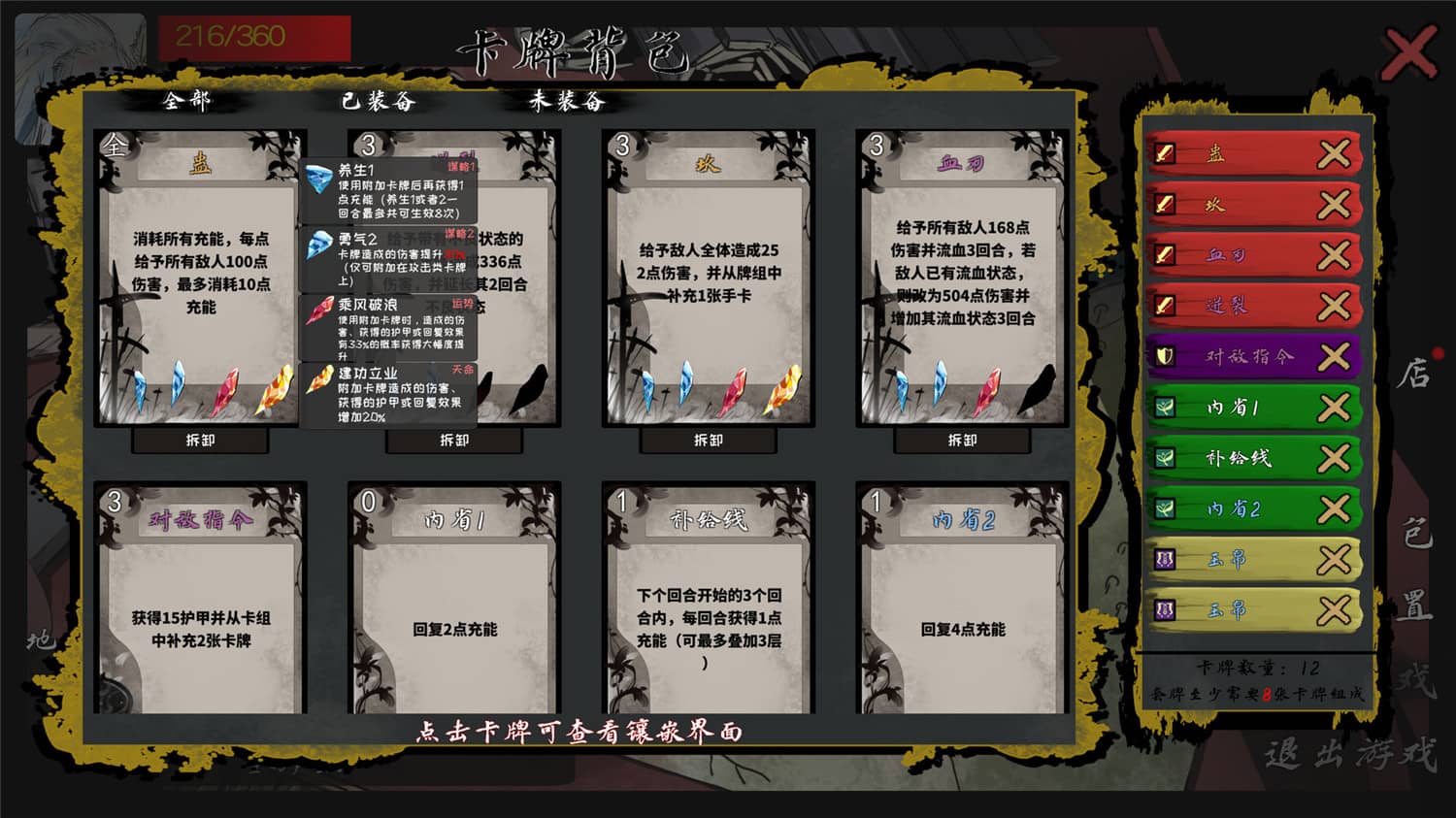Switch to the 已装备 tab

pos(376,101)
